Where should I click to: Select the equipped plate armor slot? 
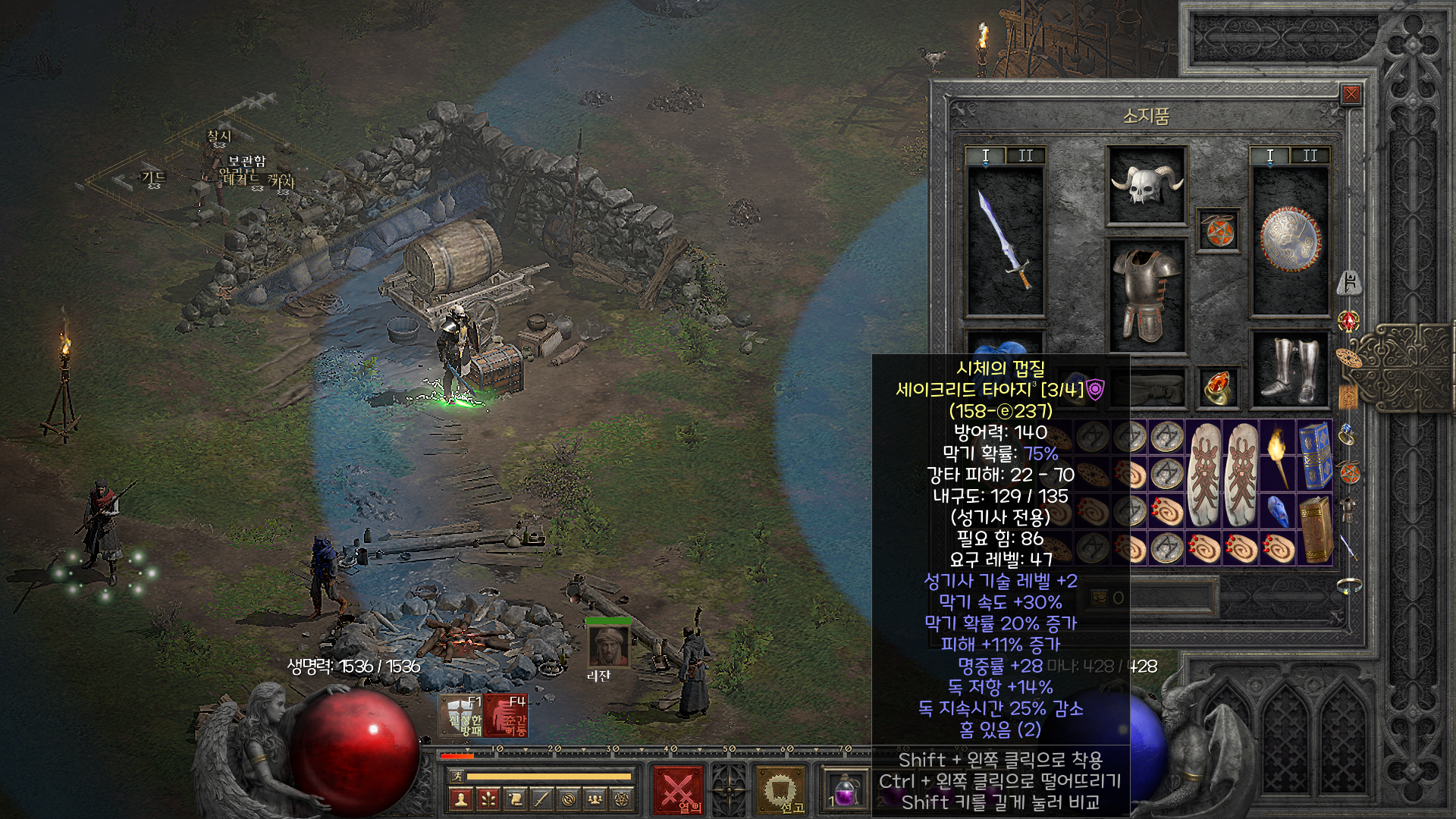coord(1146,296)
